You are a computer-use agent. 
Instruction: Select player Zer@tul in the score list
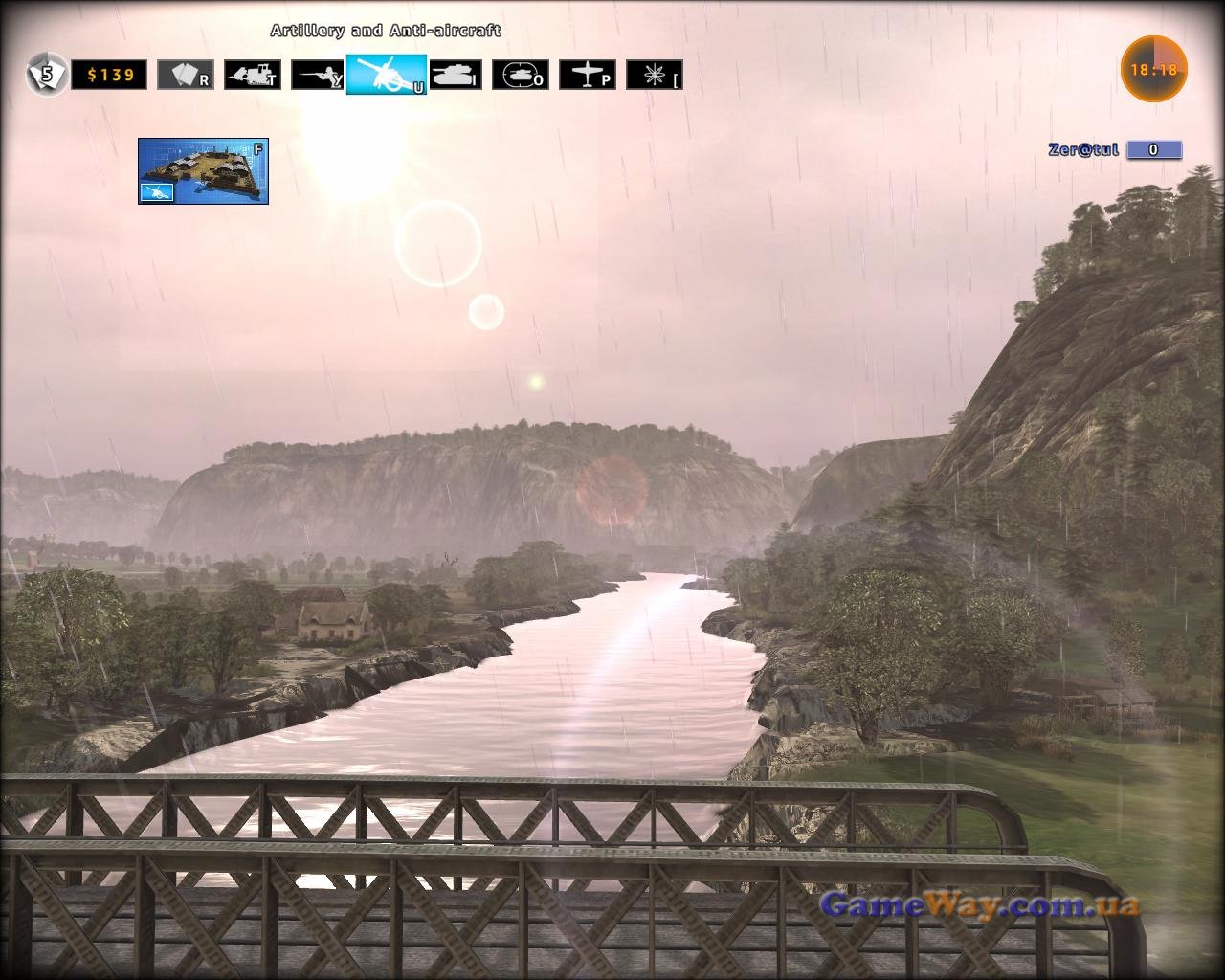click(x=1083, y=150)
